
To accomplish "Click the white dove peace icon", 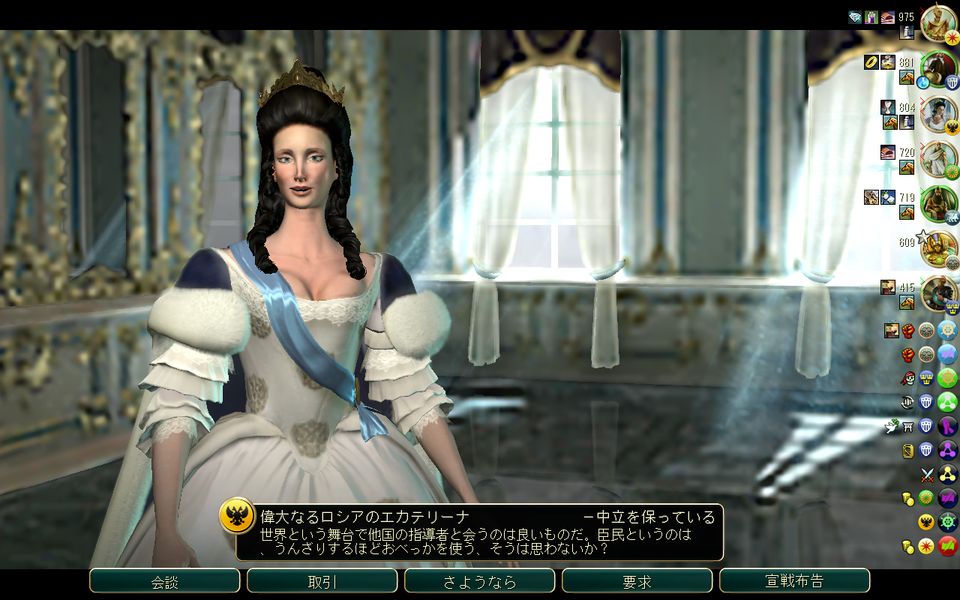I will [x=891, y=426].
